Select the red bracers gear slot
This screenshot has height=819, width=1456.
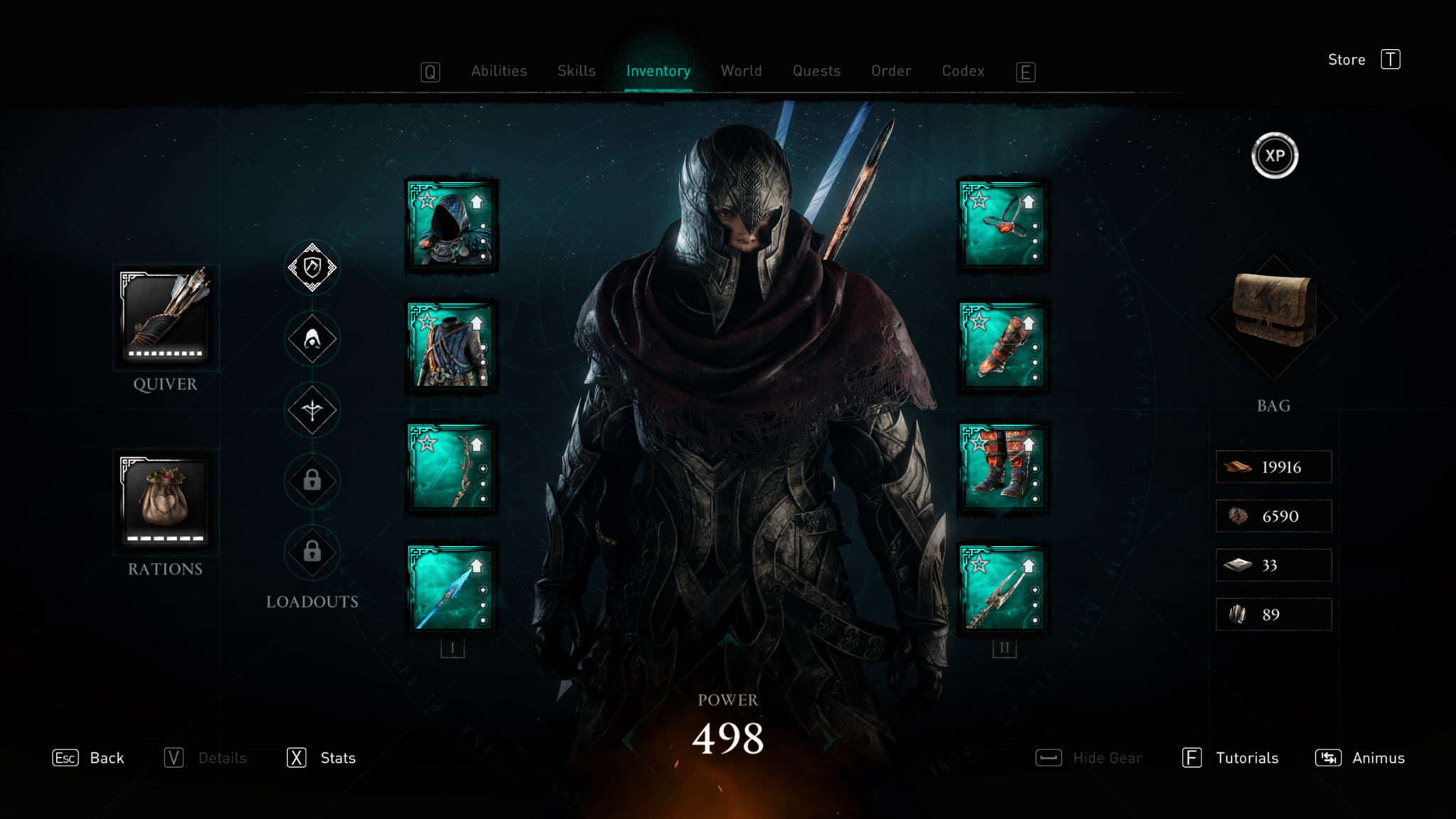(1003, 346)
